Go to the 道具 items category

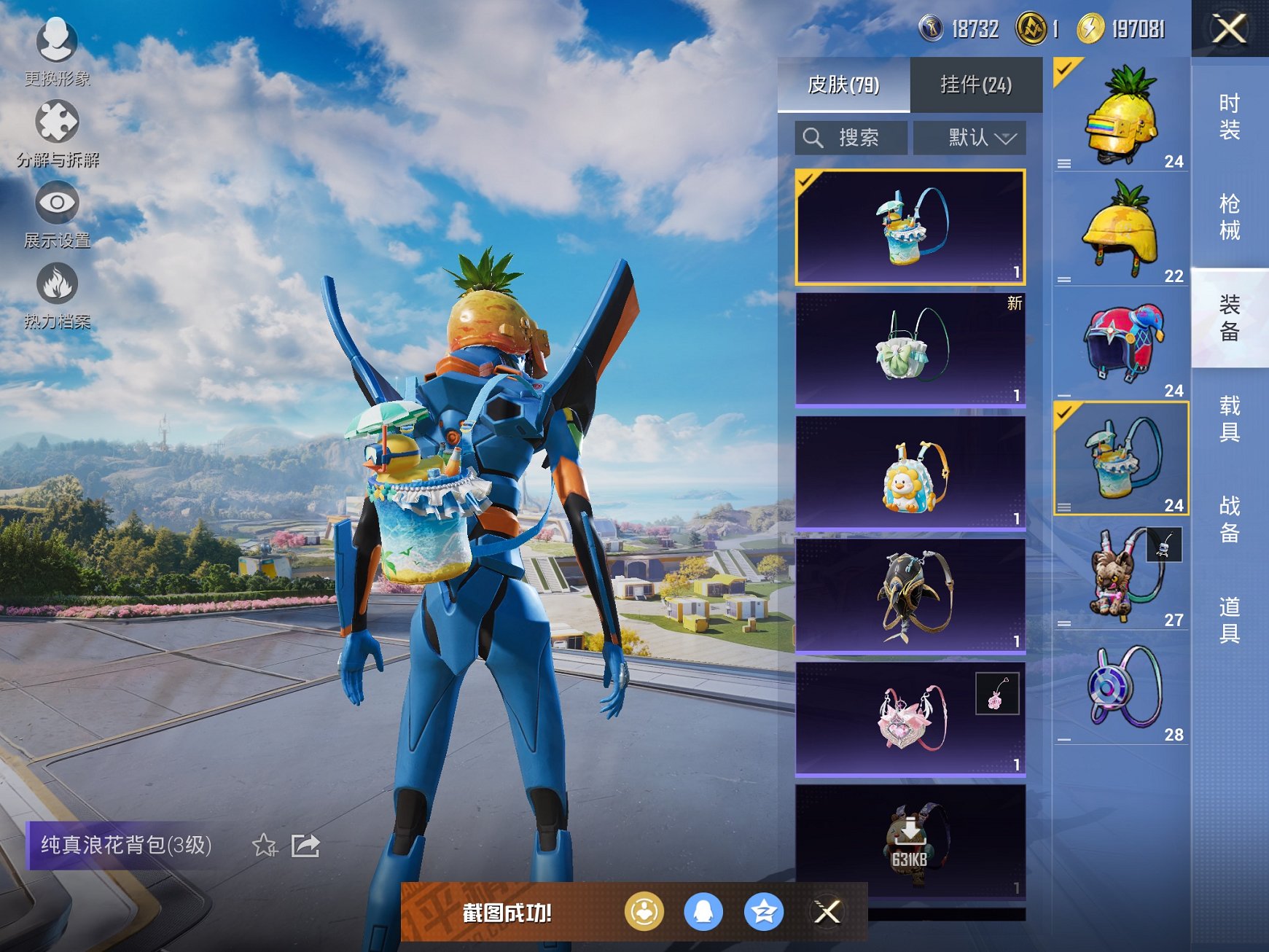click(1229, 620)
